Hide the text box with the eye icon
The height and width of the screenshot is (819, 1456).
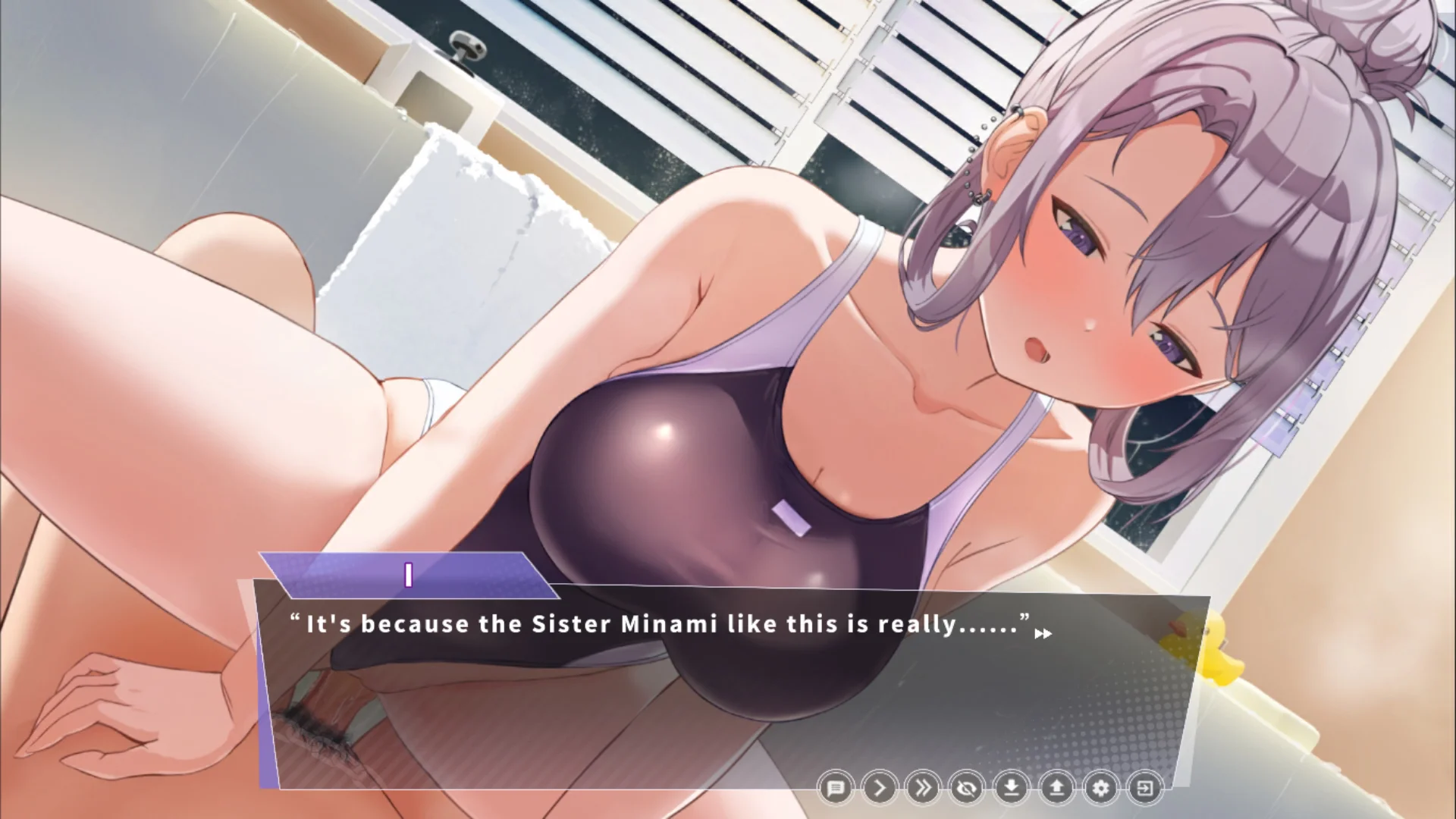[968, 789]
